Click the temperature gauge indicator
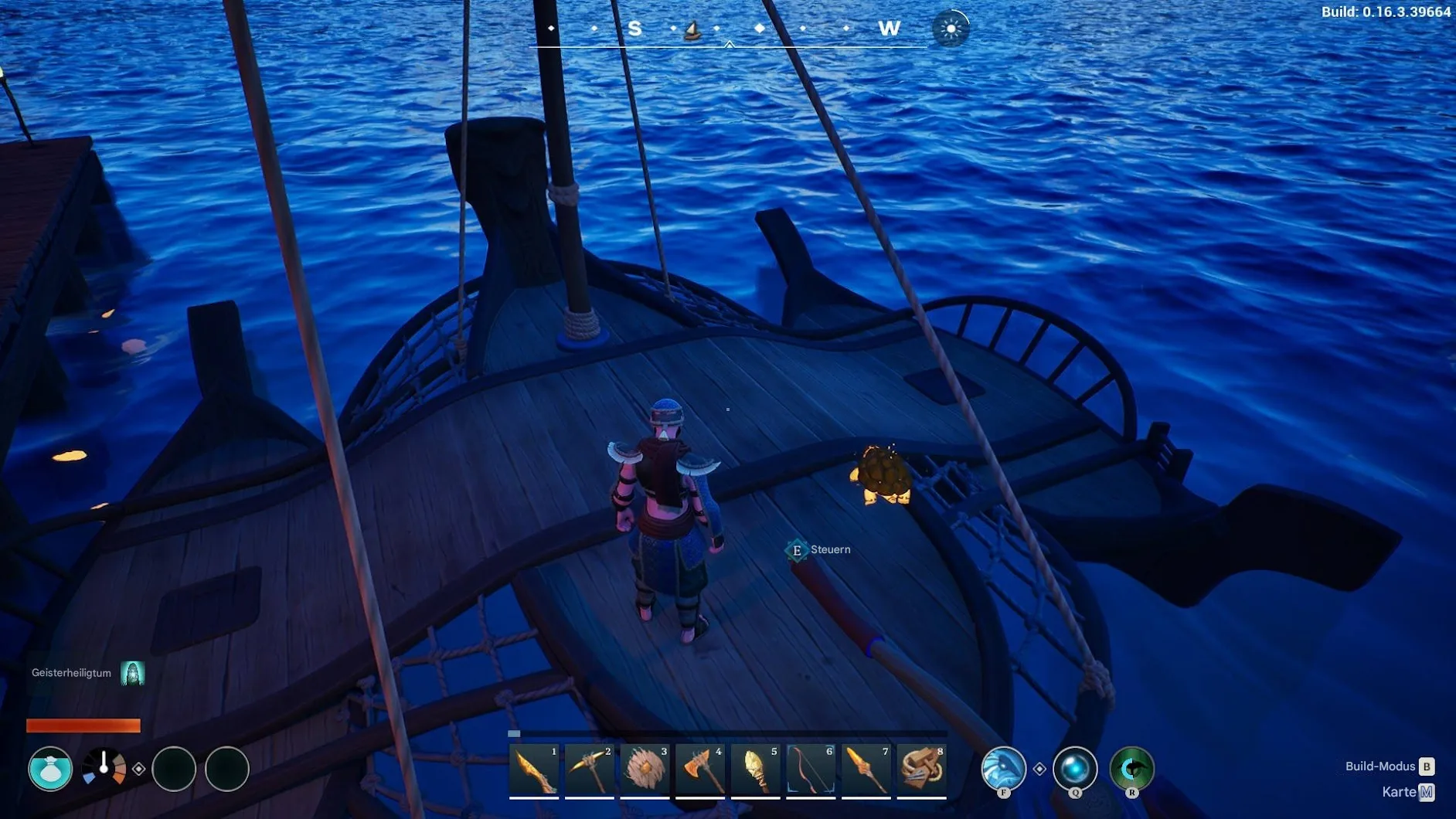Viewport: 1456px width, 819px height. pyautogui.click(x=104, y=768)
